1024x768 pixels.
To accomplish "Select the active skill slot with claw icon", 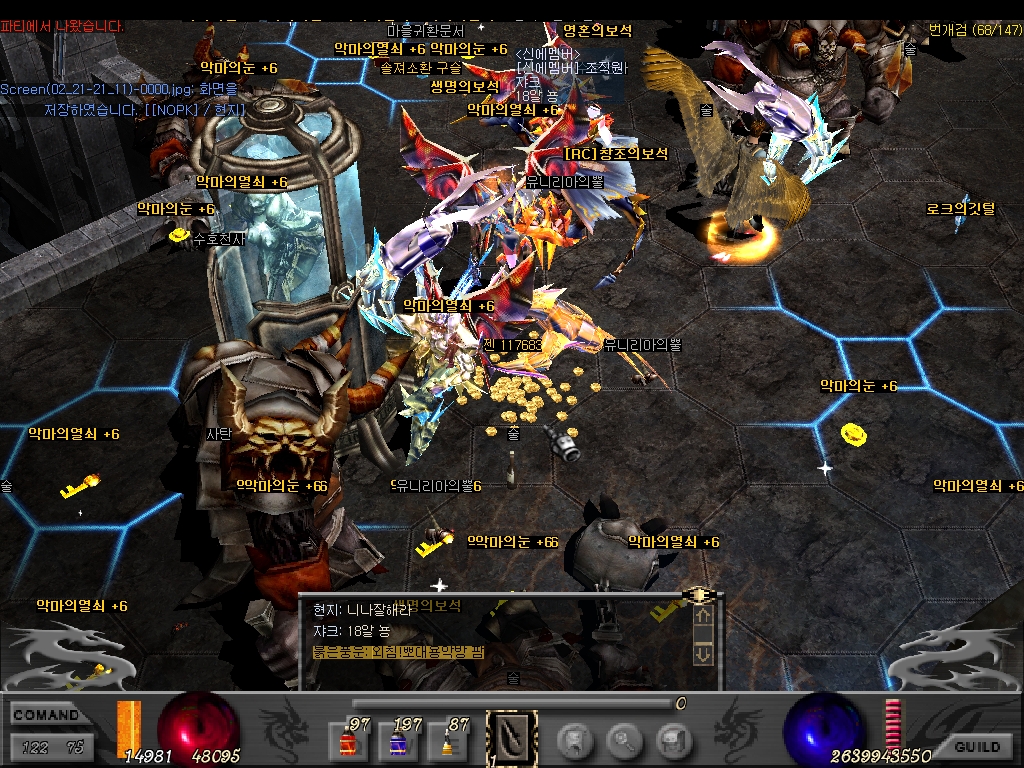I will coord(511,739).
